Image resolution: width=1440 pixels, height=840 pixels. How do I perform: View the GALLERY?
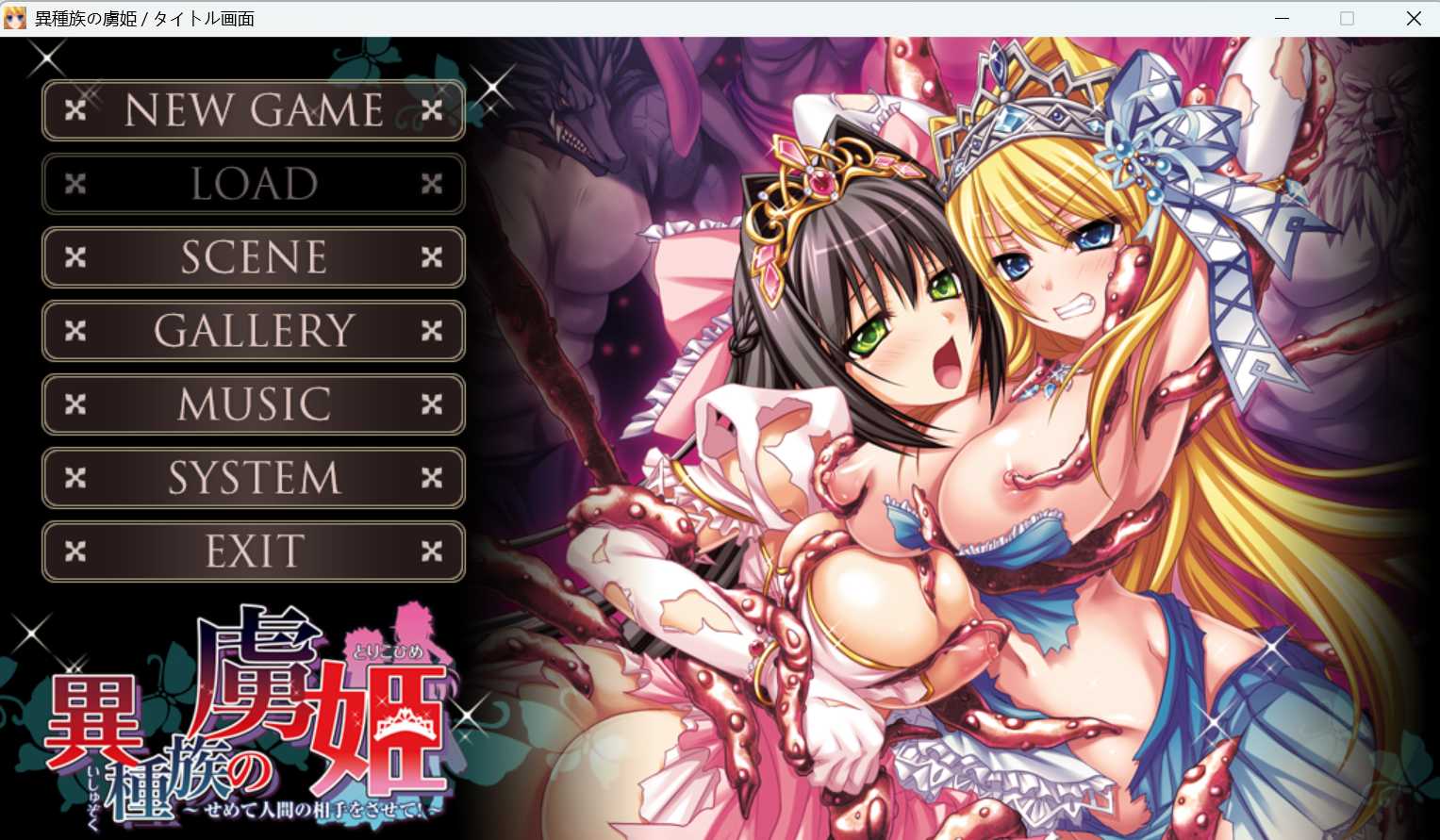pyautogui.click(x=253, y=330)
